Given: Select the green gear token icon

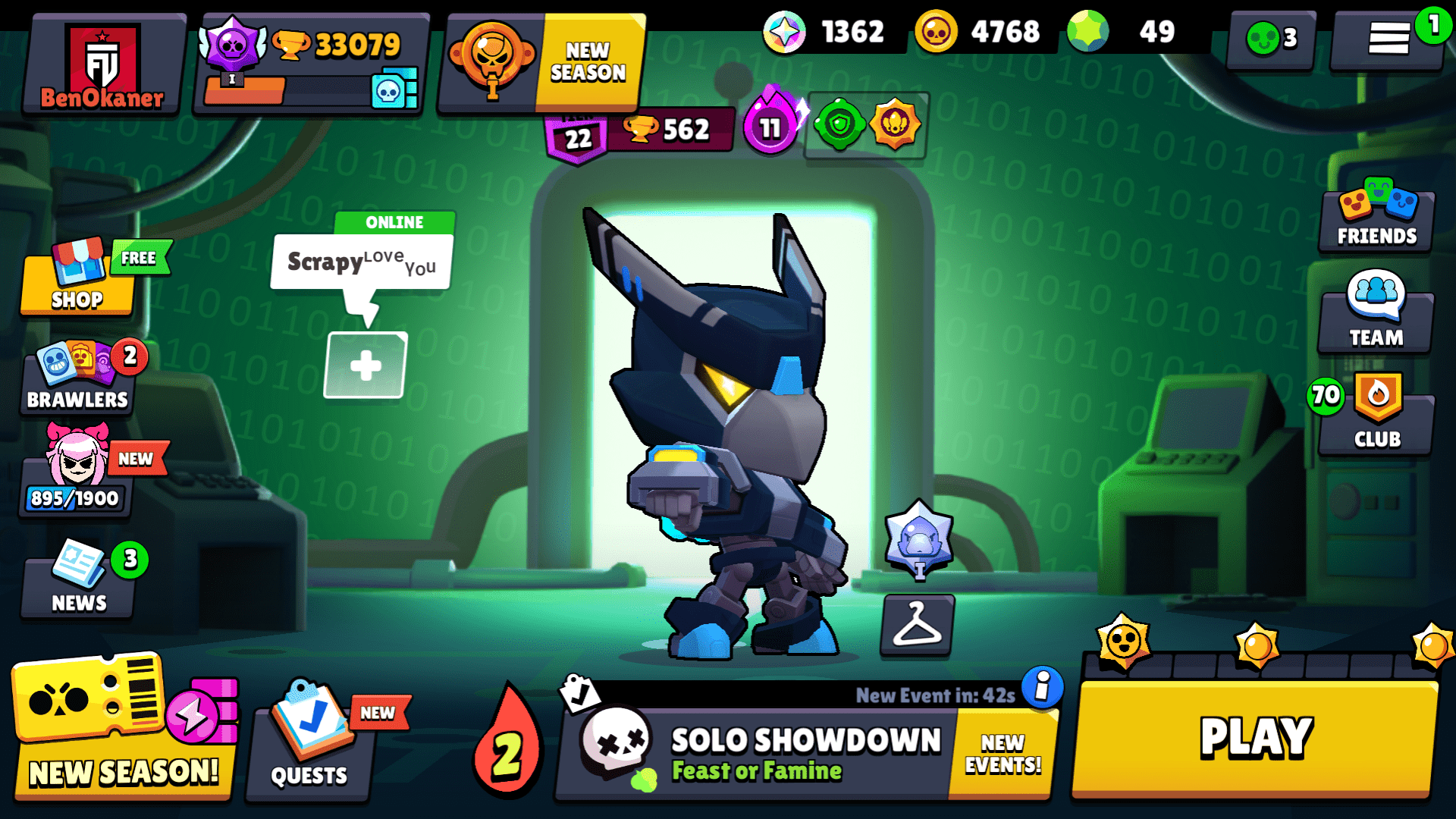Looking at the screenshot, I should (x=838, y=125).
